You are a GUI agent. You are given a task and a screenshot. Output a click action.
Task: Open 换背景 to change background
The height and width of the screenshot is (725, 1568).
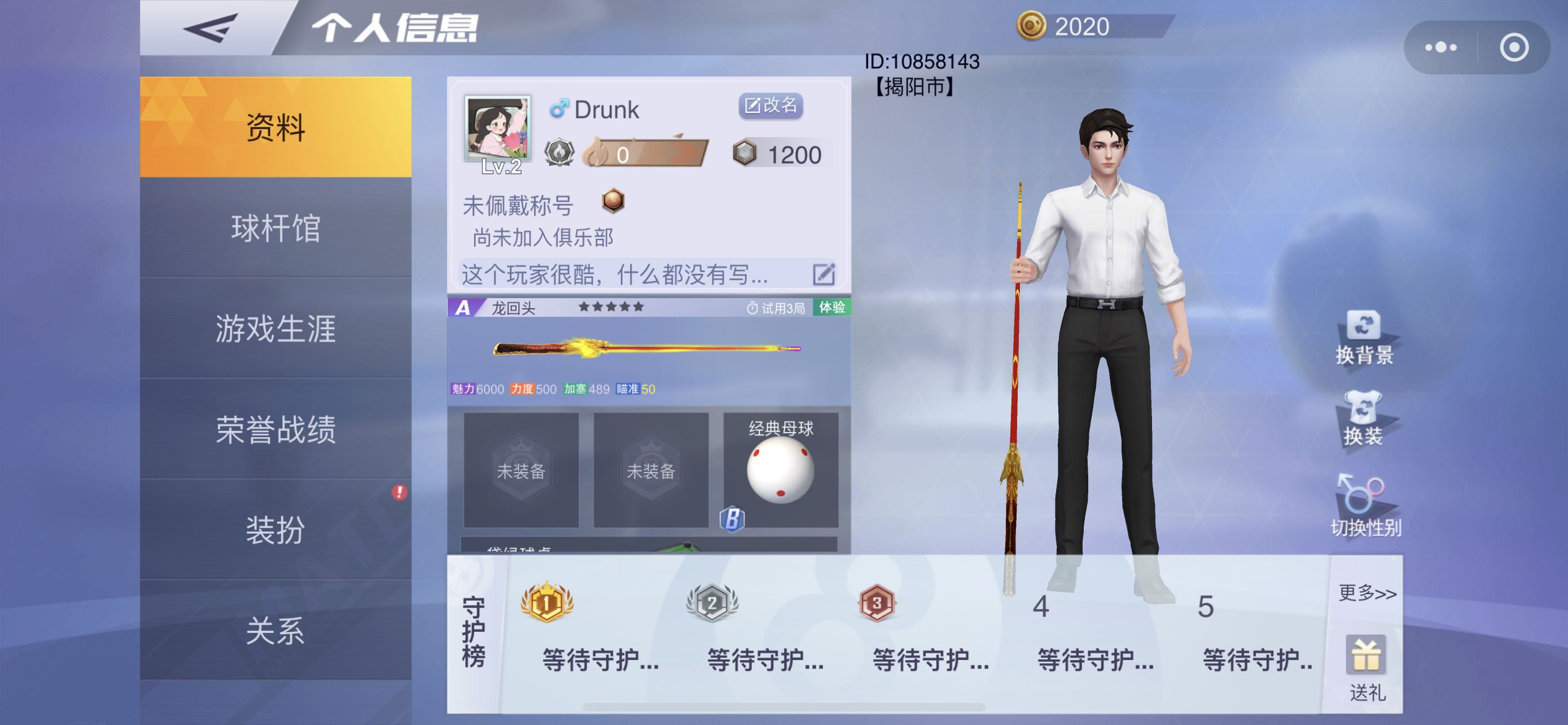coord(1364,338)
